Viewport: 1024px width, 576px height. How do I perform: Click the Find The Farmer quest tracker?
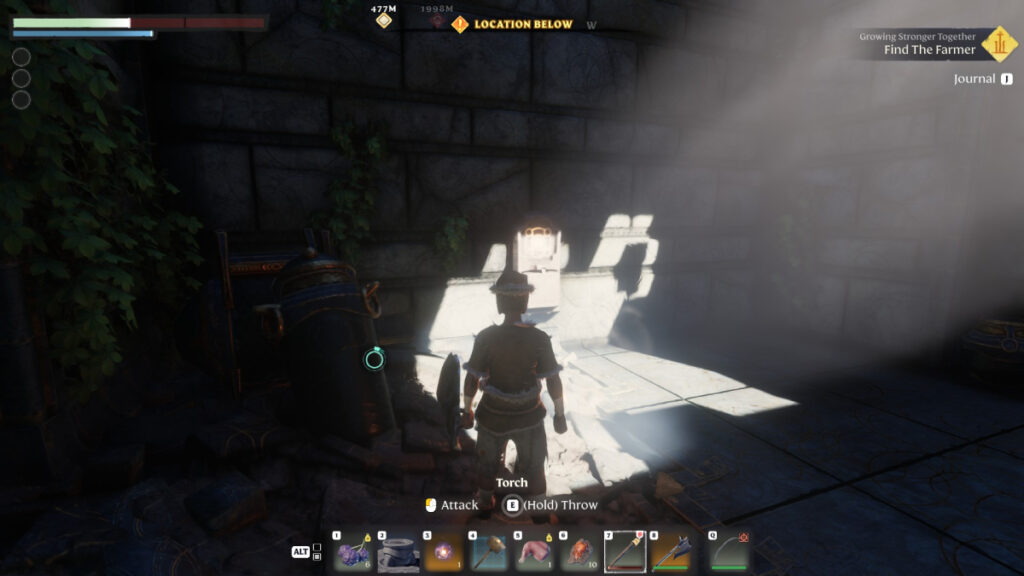coord(929,50)
